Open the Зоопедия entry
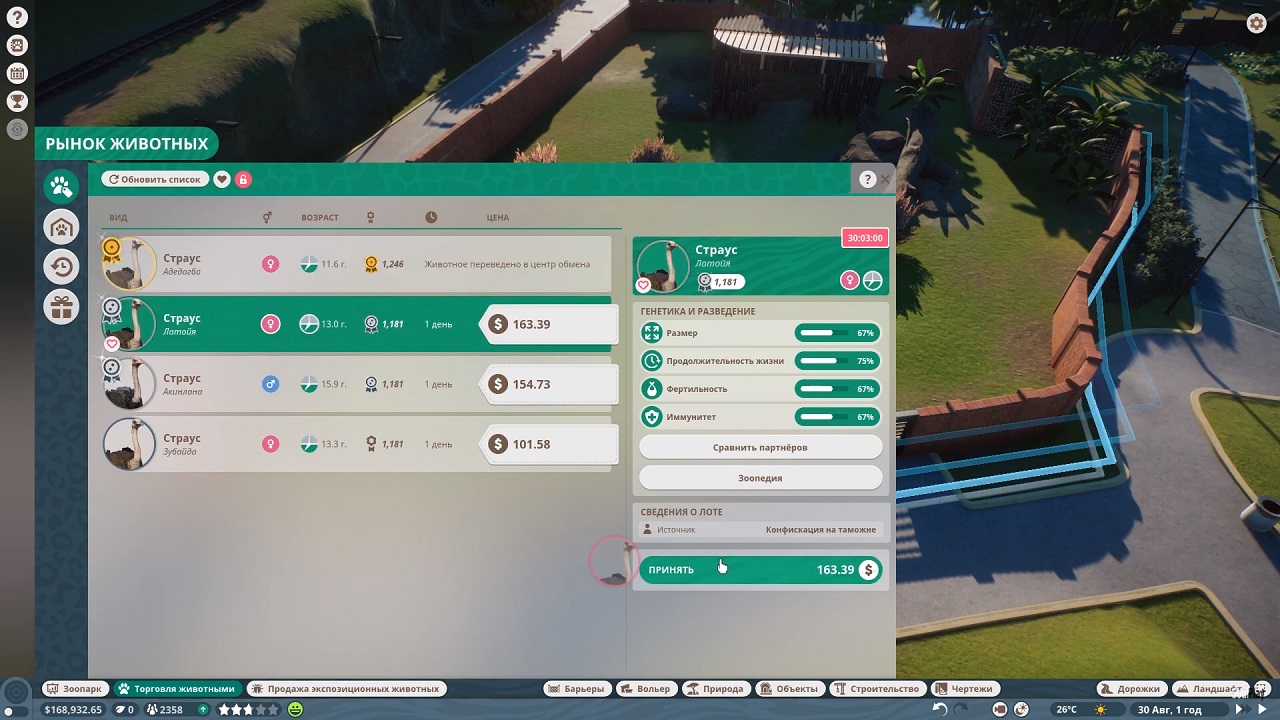This screenshot has height=720, width=1280. pos(760,478)
